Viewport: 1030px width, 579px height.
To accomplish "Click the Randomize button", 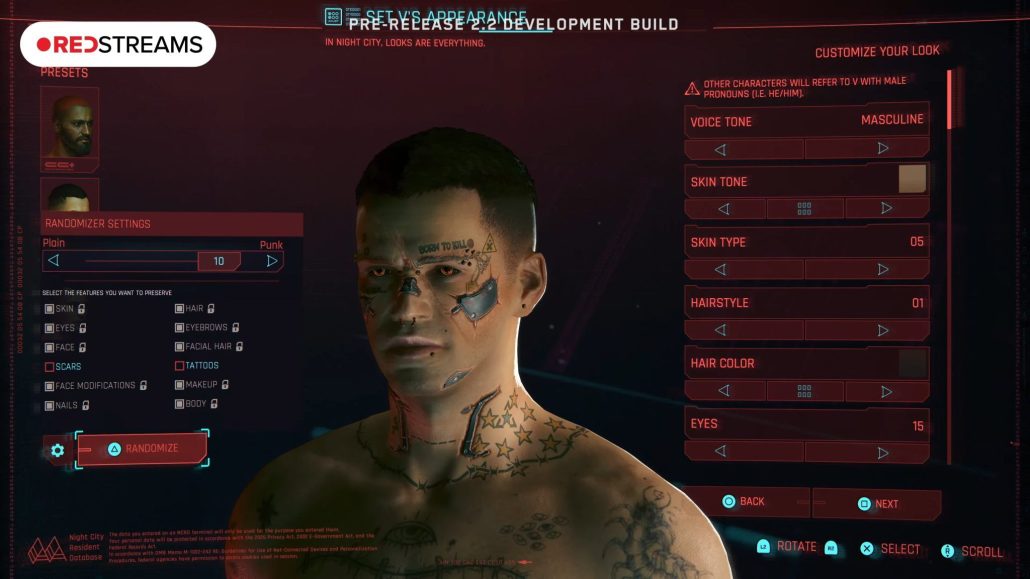I will coord(142,449).
